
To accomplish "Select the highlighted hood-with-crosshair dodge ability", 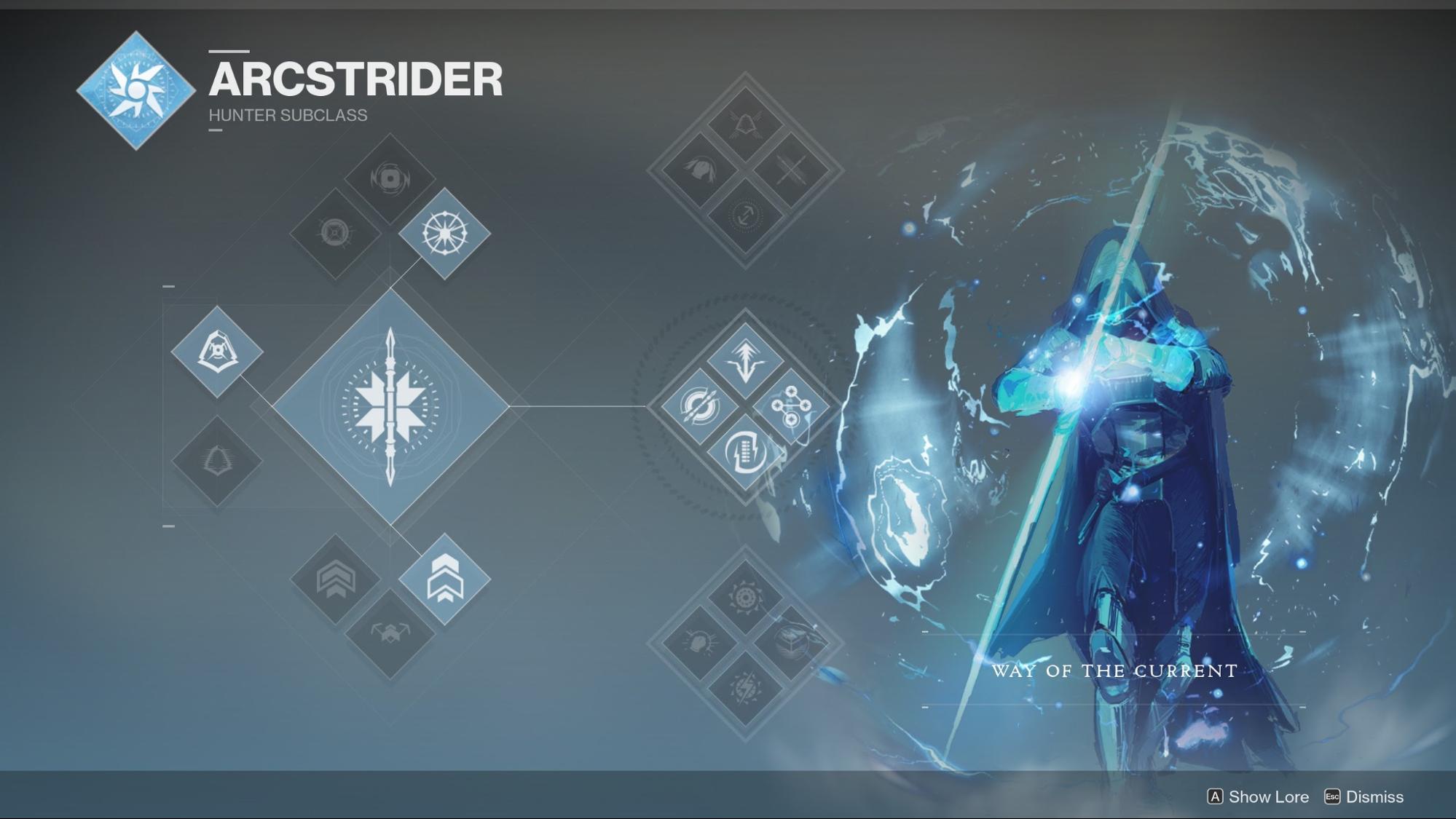I will pyautogui.click(x=217, y=352).
